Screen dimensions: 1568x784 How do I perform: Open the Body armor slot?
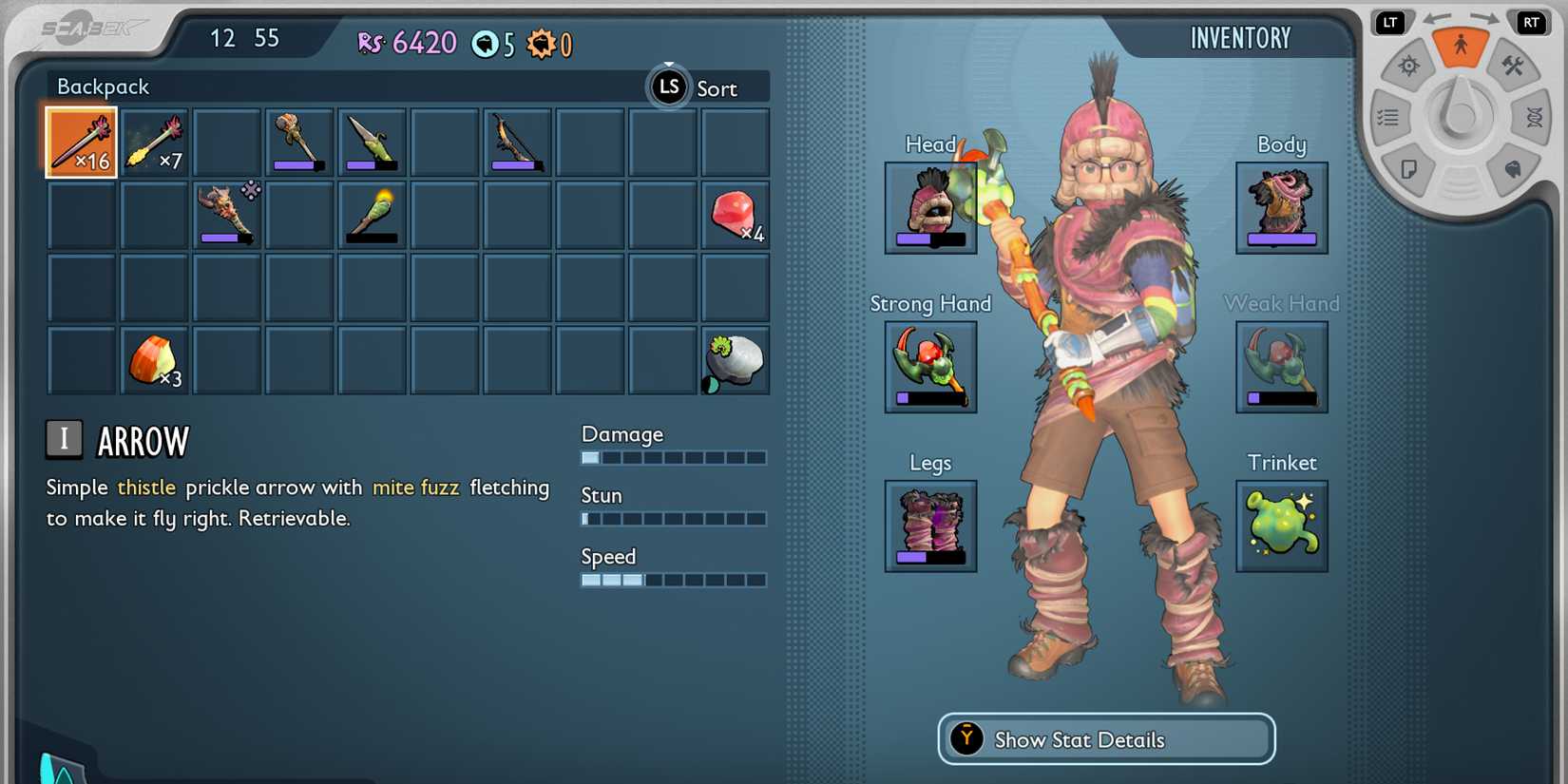click(1281, 207)
